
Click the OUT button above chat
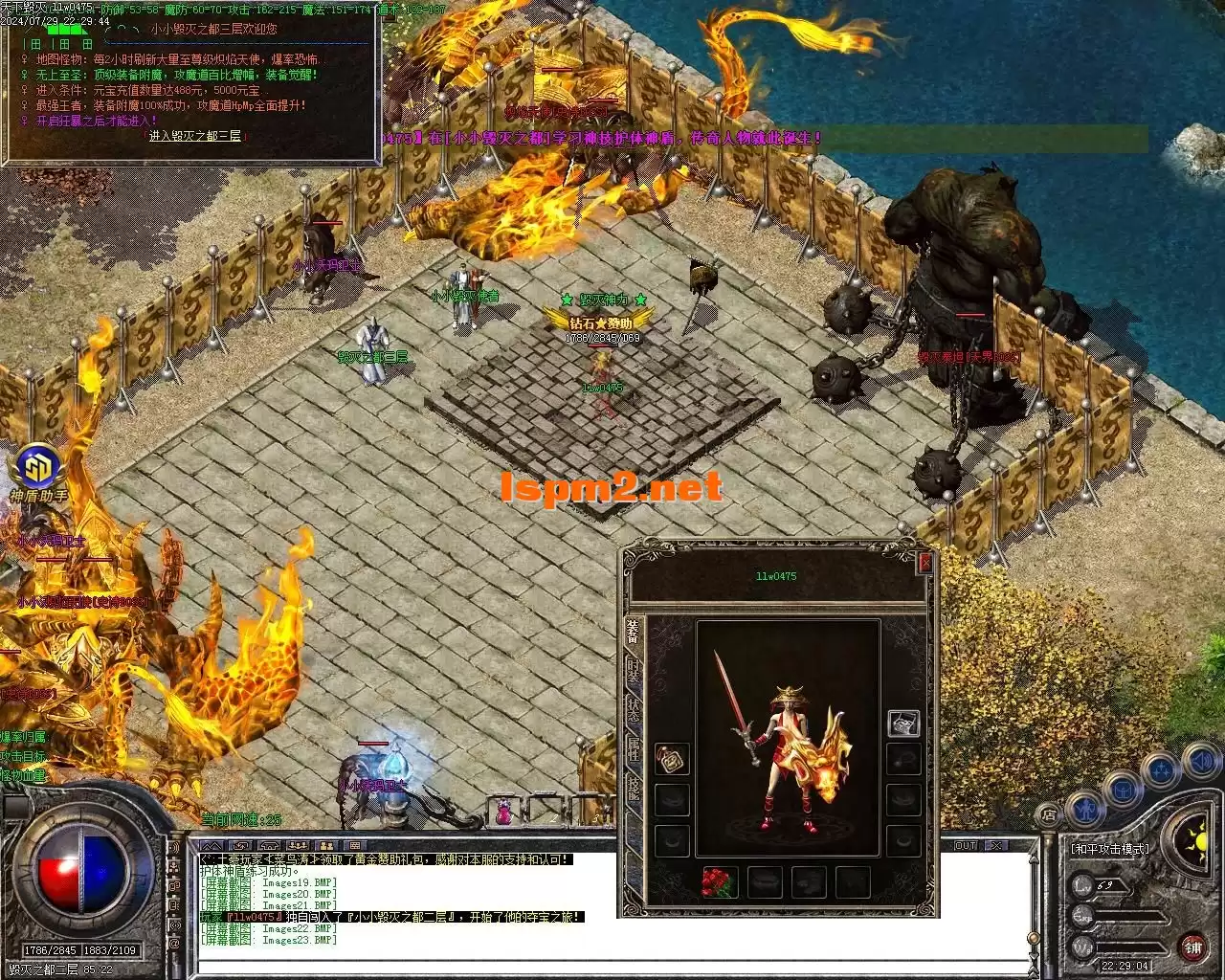click(966, 846)
